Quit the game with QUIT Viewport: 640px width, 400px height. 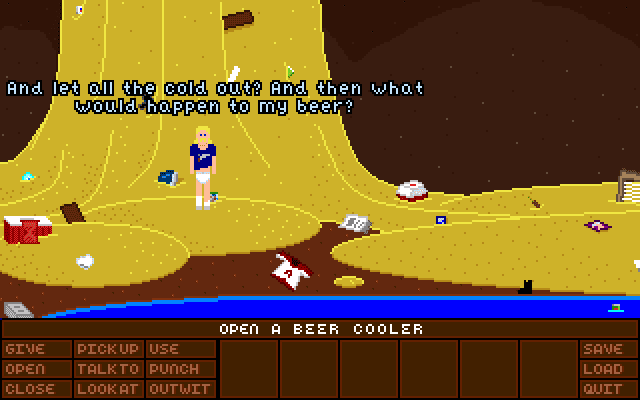(x=602, y=389)
